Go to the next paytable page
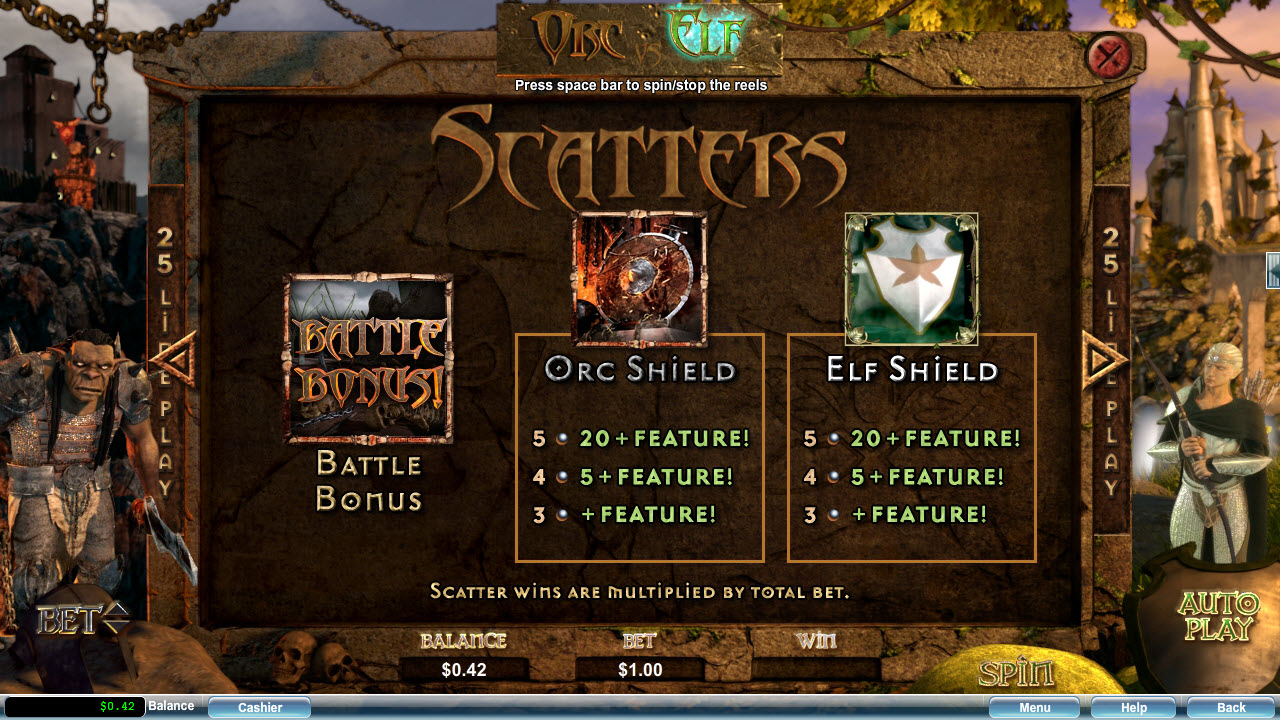1280x720 pixels. [1104, 360]
